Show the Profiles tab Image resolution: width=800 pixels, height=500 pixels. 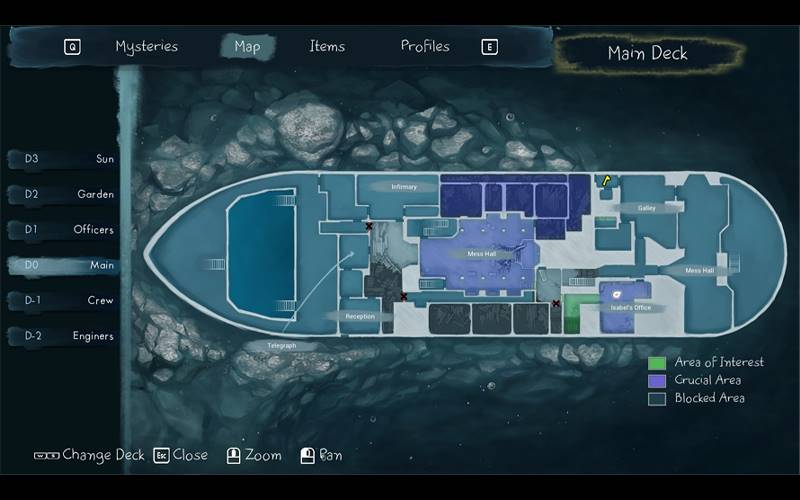[425, 46]
